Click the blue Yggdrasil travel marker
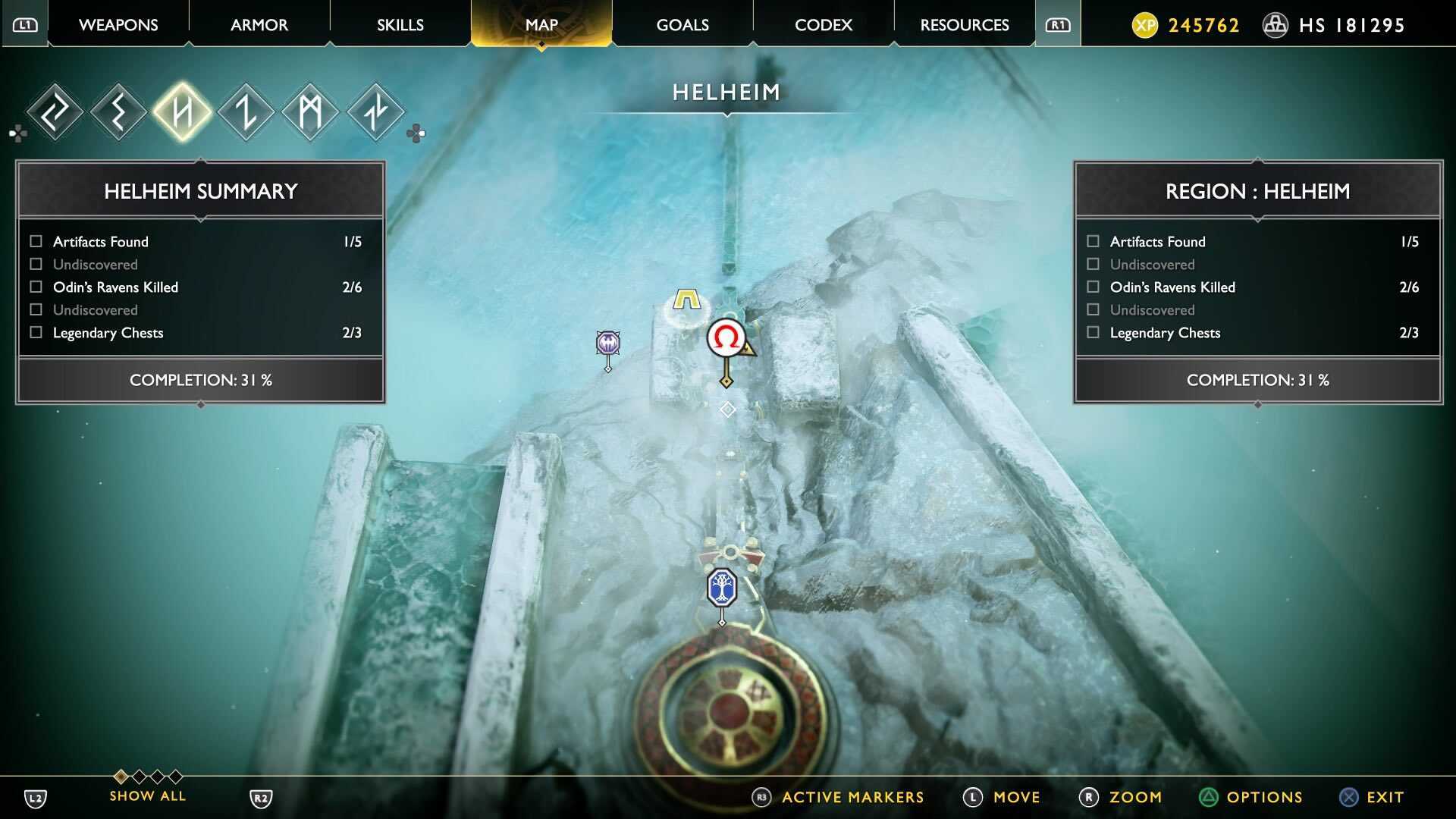 click(721, 585)
